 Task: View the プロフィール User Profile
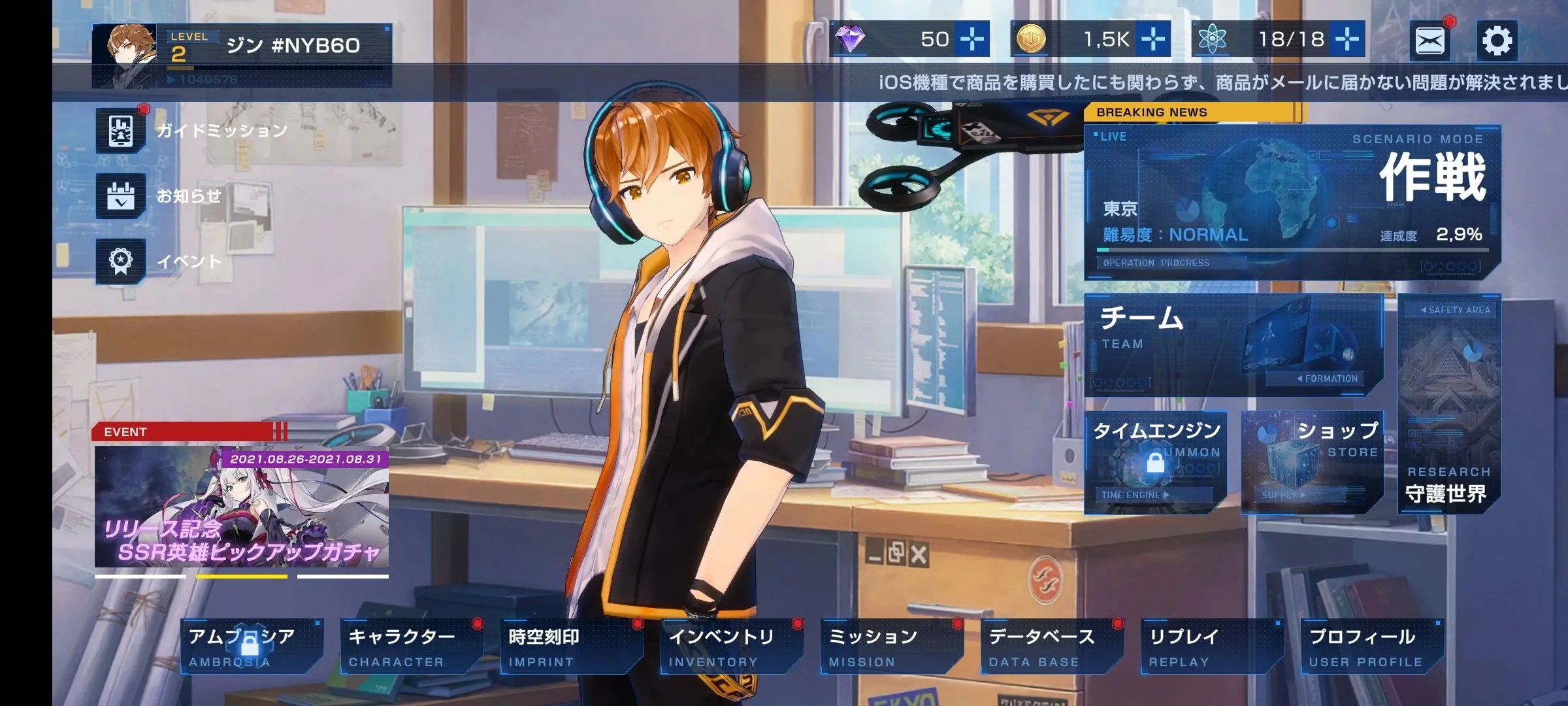click(1371, 647)
